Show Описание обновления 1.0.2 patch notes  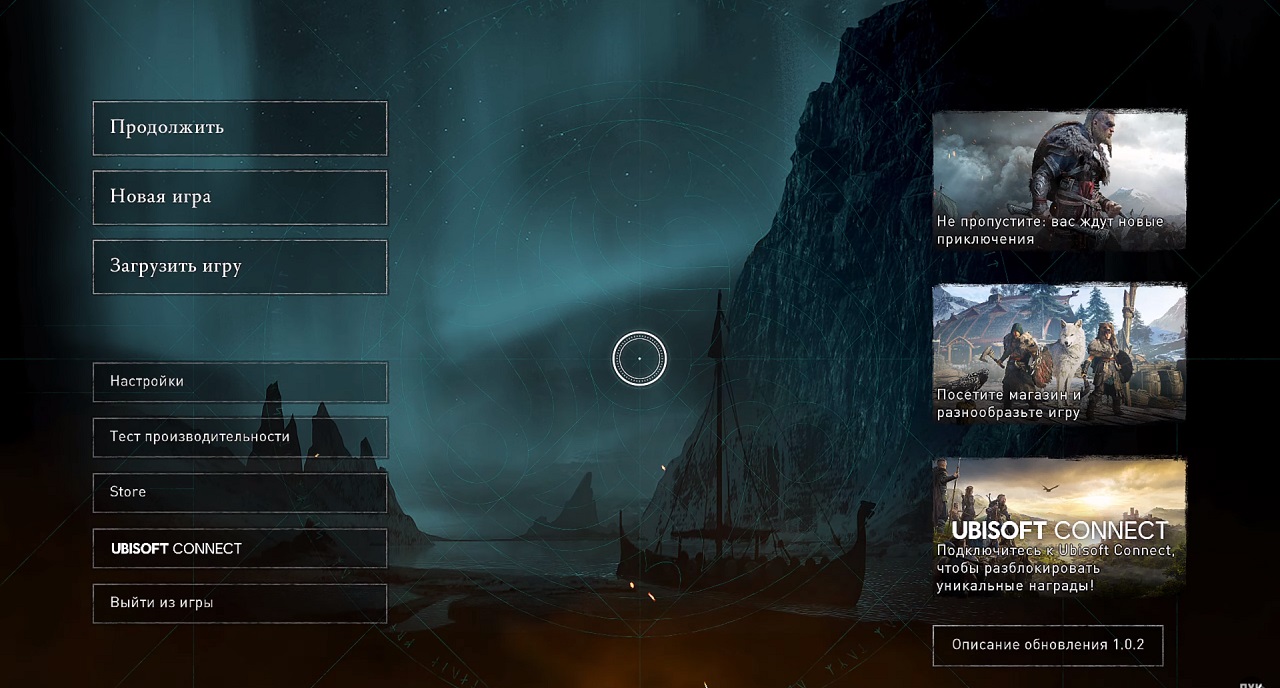(x=1048, y=645)
